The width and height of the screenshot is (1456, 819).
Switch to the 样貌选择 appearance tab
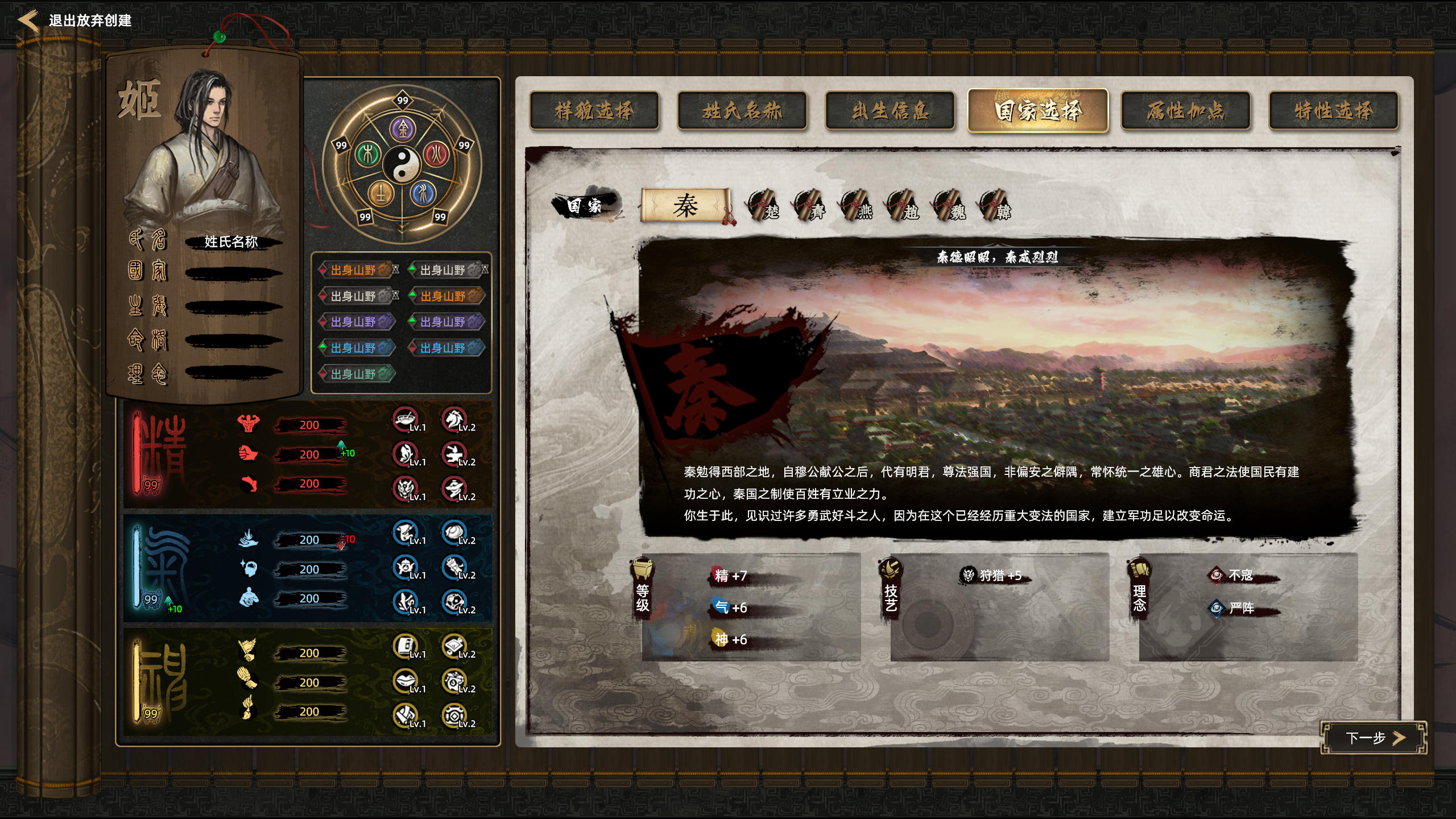point(594,111)
